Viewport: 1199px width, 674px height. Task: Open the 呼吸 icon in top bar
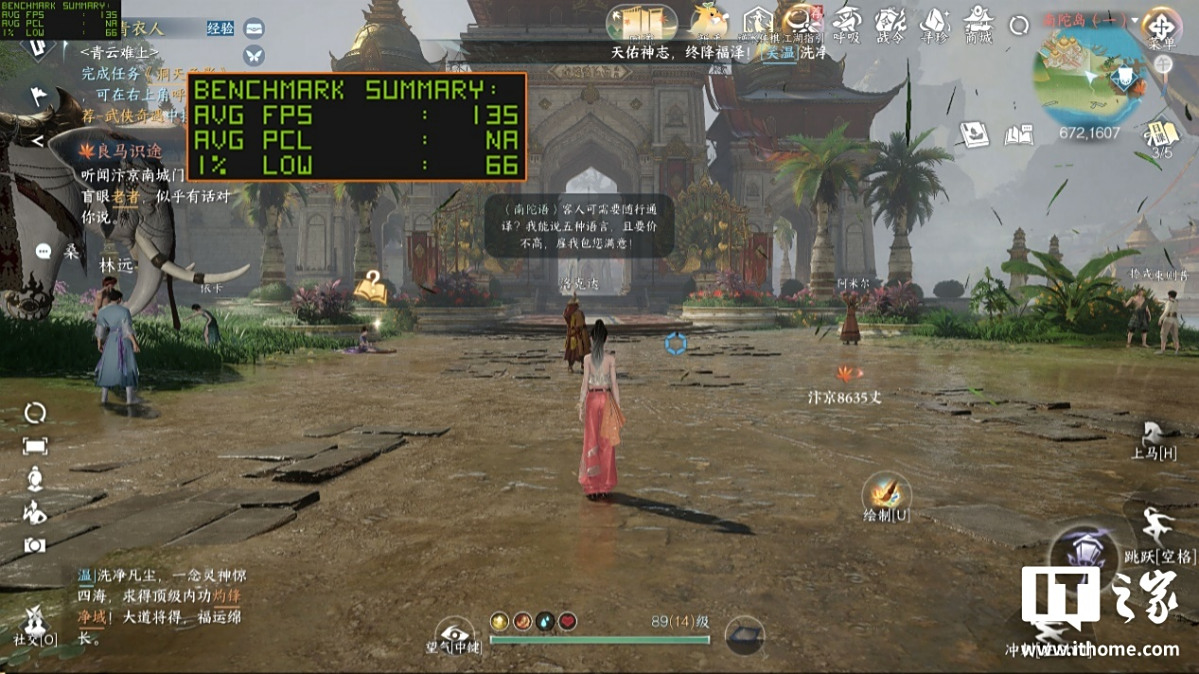pyautogui.click(x=846, y=23)
